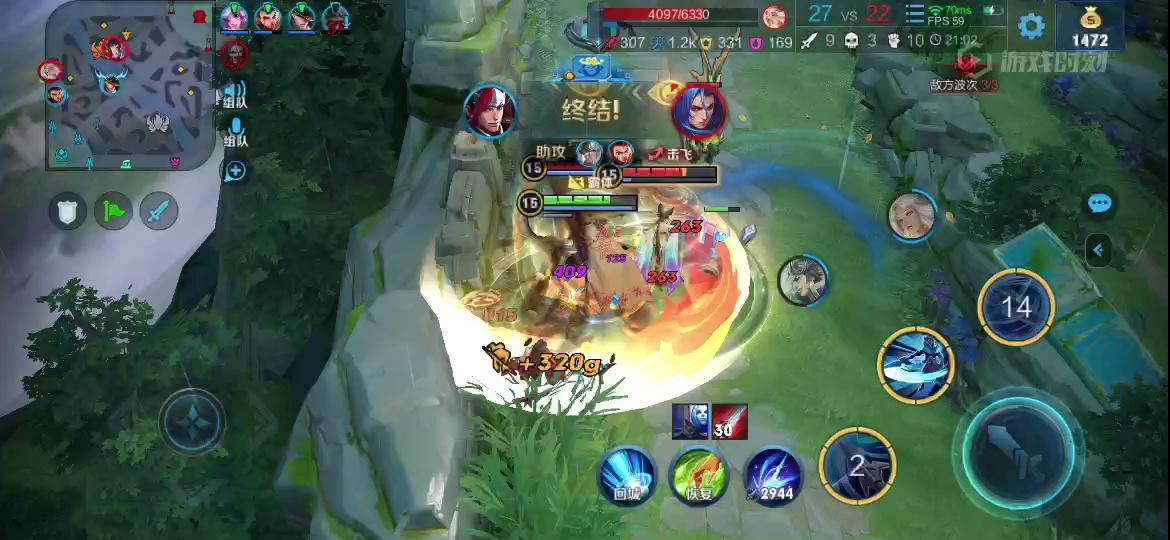Open the settings gear menu

click(x=1031, y=26)
